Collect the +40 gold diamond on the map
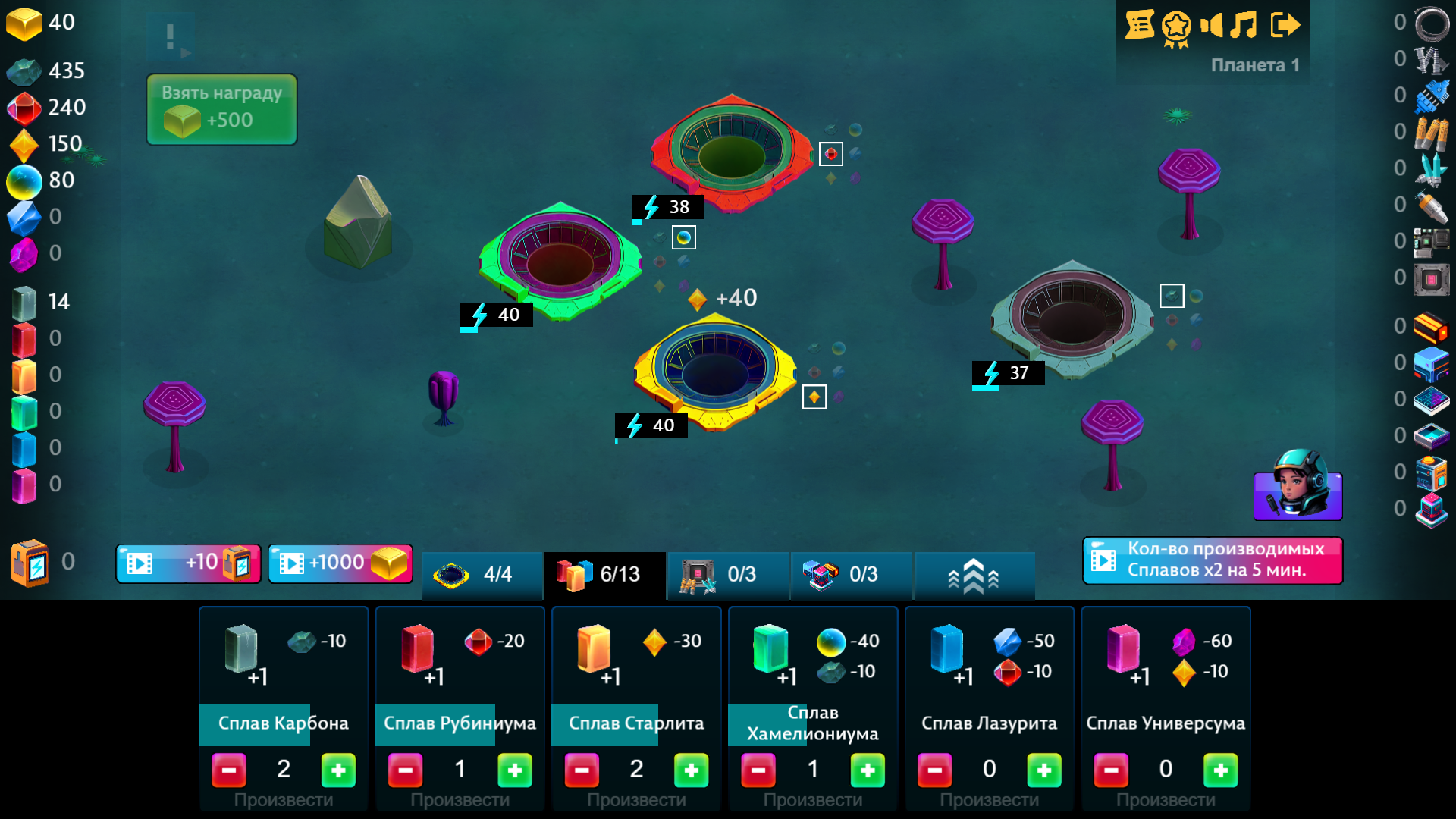The width and height of the screenshot is (1456, 819). (x=698, y=298)
